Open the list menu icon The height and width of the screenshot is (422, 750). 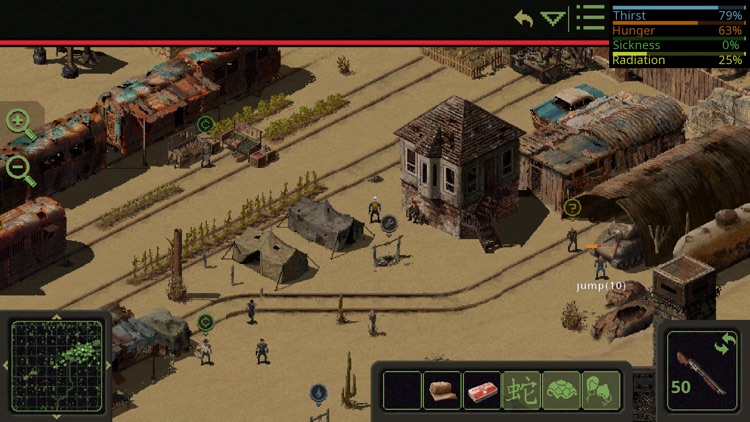(x=591, y=17)
